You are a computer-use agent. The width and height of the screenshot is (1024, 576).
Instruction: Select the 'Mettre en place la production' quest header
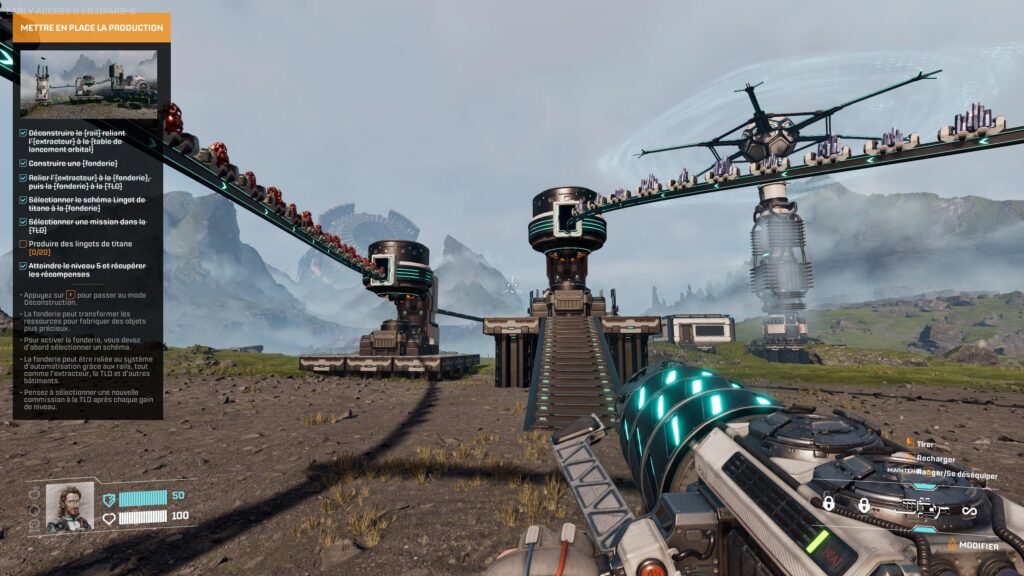point(91,28)
